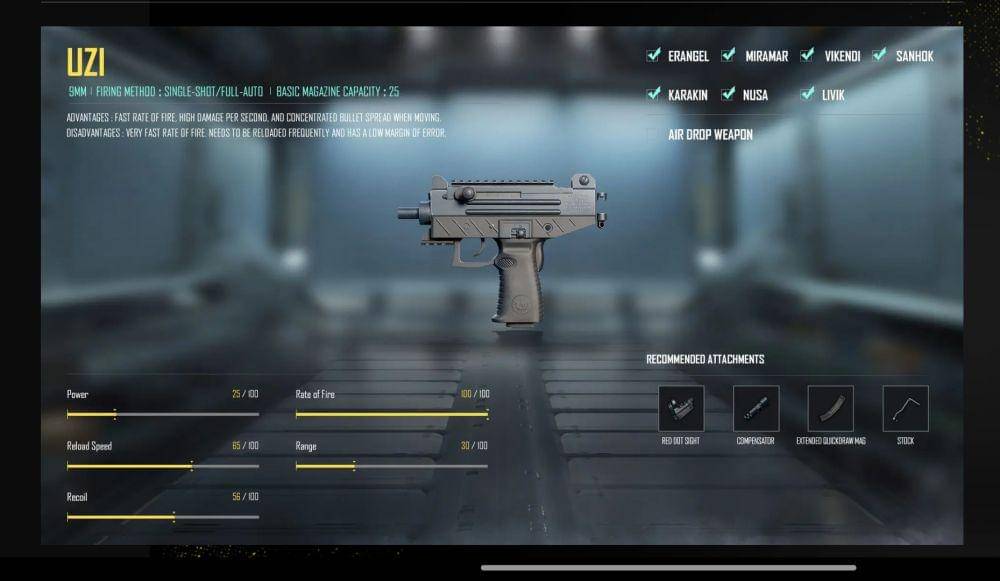This screenshot has height=581, width=1000.
Task: Toggle the Livik map checkbox
Action: point(807,94)
